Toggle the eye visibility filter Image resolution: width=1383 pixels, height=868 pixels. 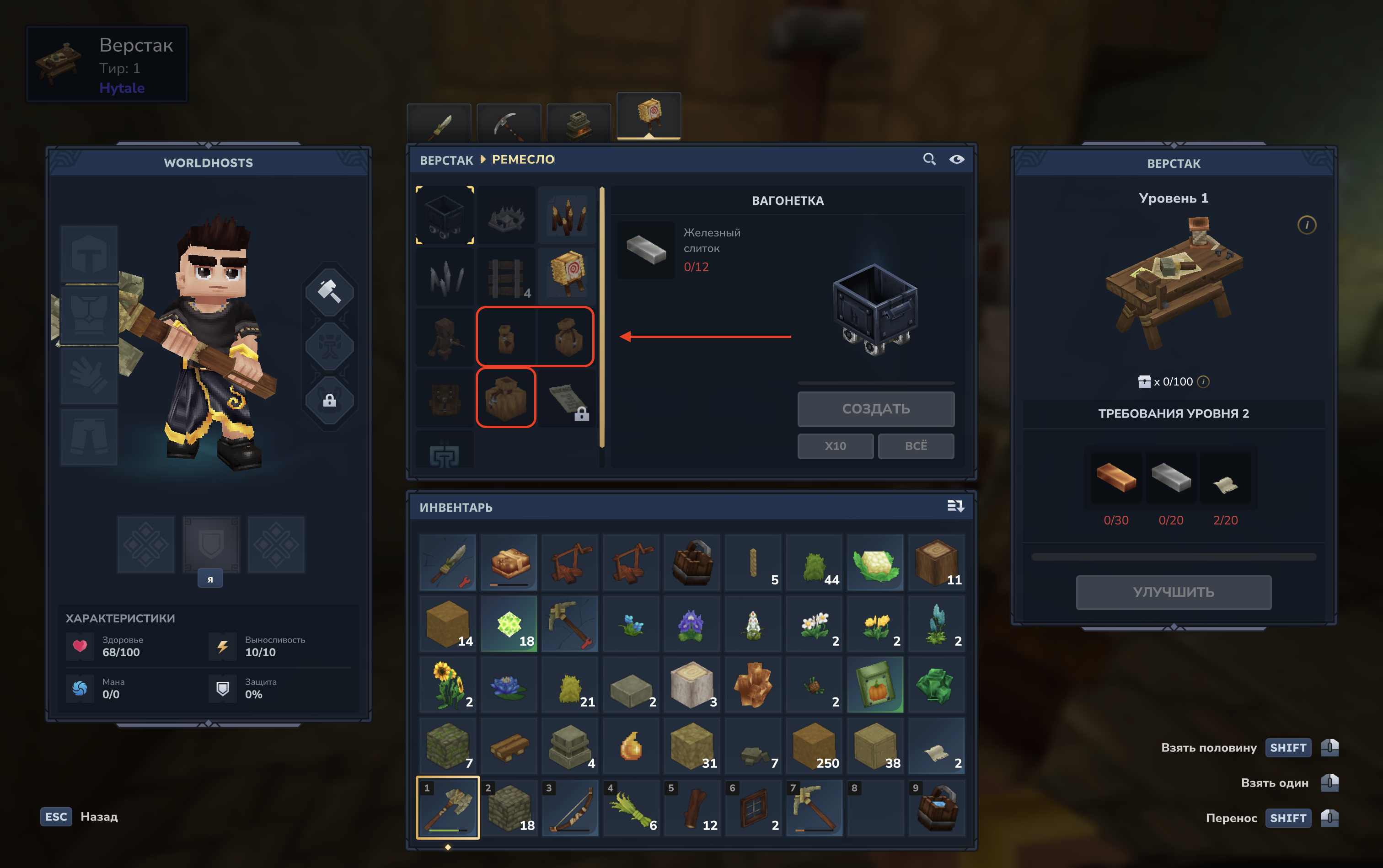coord(956,159)
